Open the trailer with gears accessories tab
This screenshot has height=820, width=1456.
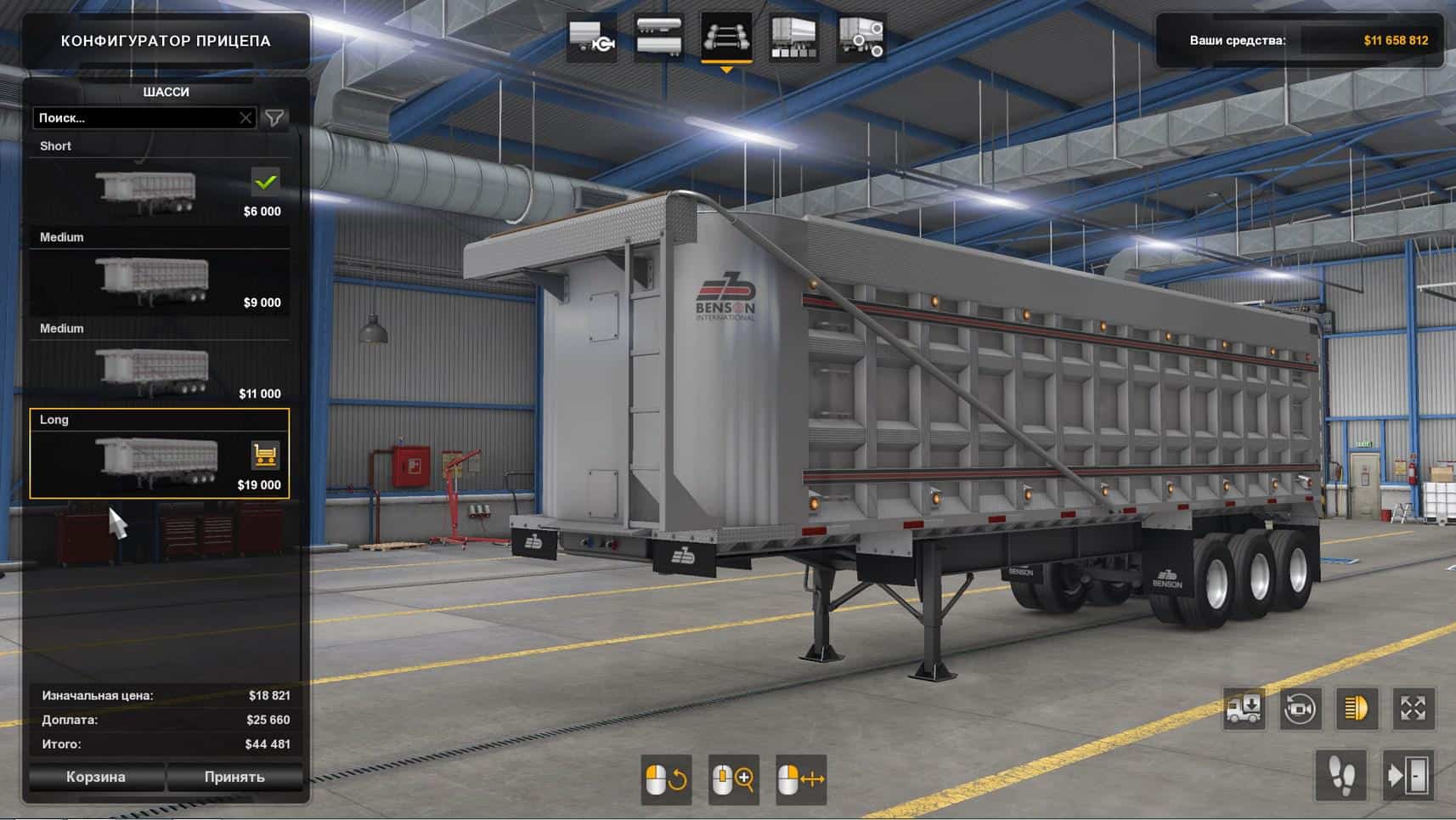point(861,38)
